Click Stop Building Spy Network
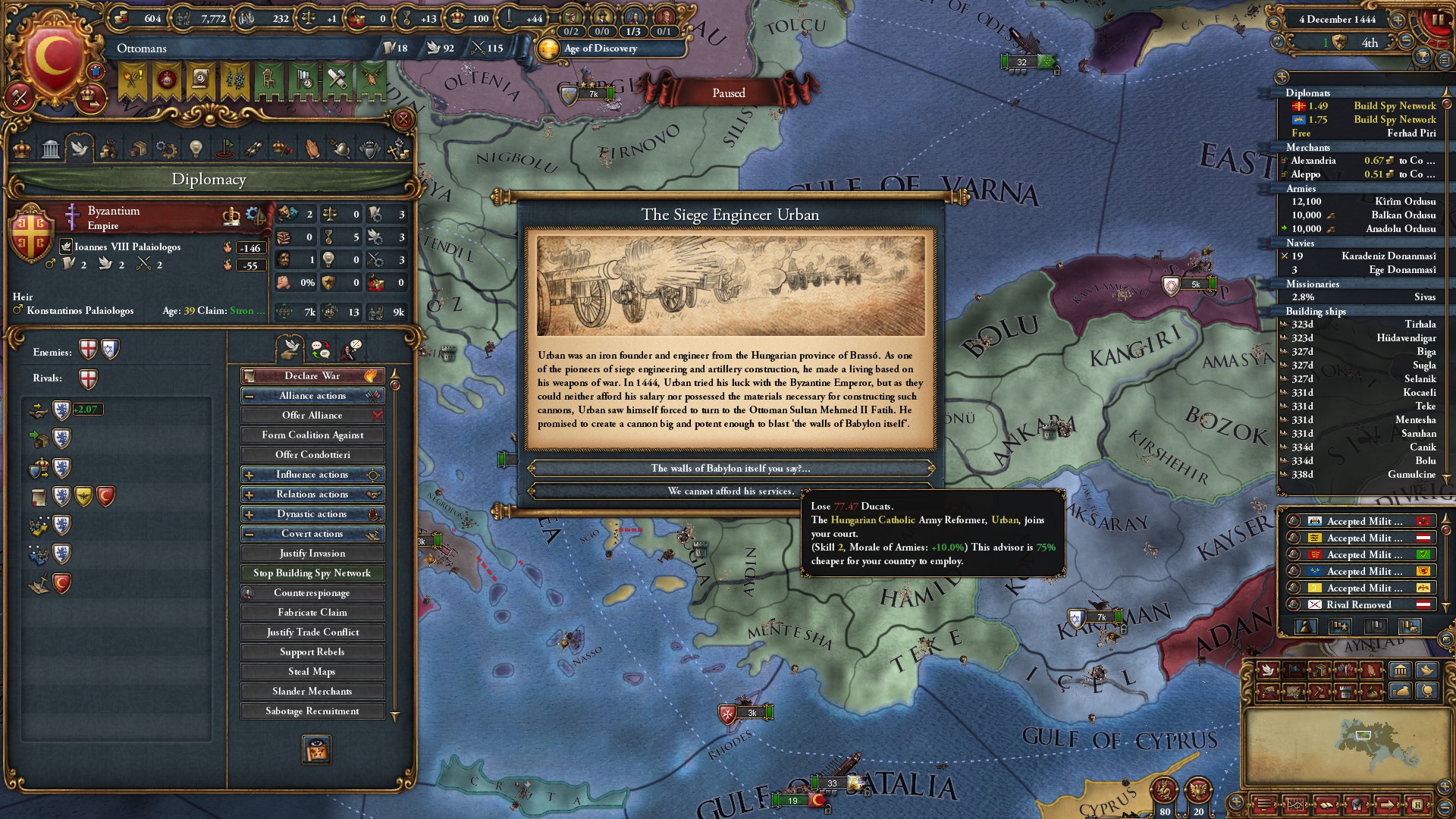This screenshot has height=819, width=1456. coord(312,573)
